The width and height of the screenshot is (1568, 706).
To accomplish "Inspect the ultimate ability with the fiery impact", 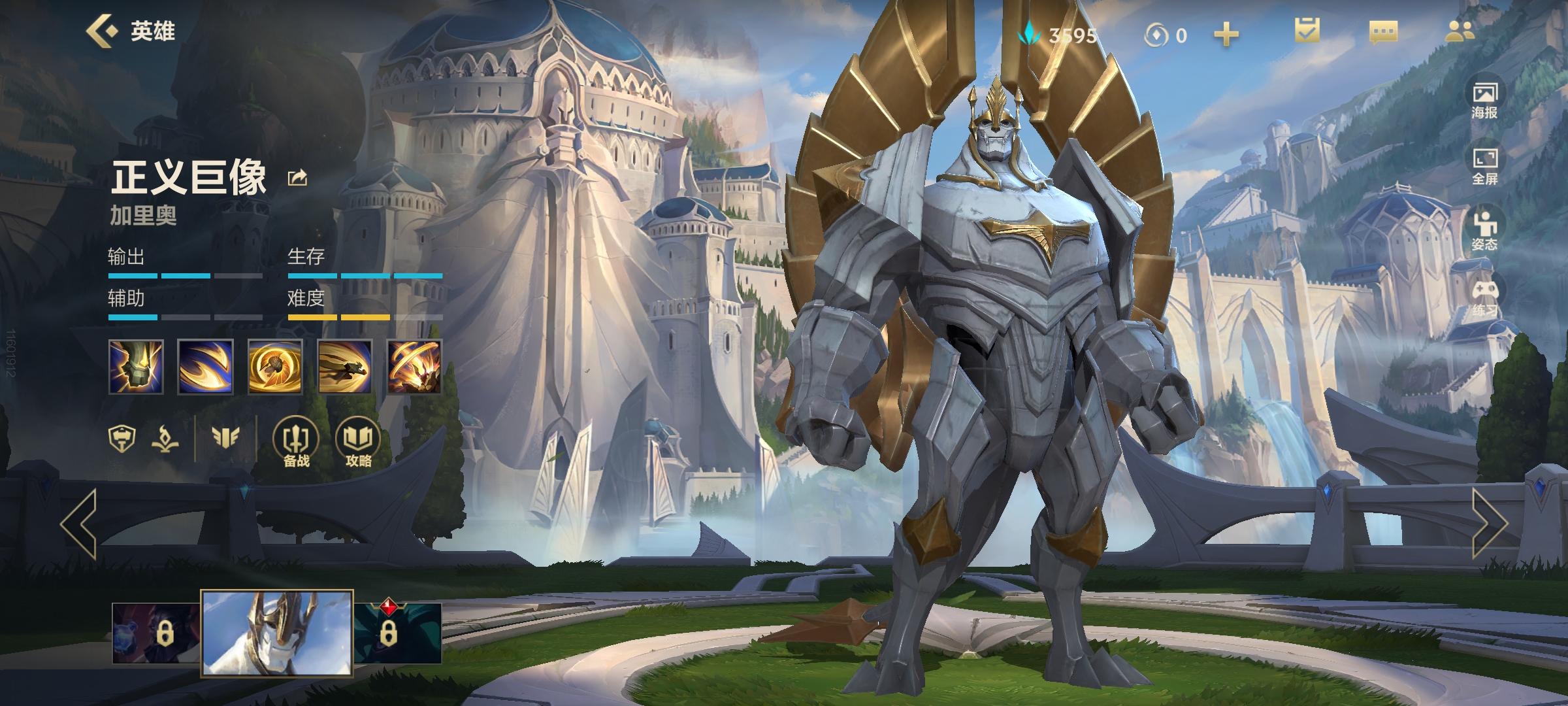I will click(414, 367).
